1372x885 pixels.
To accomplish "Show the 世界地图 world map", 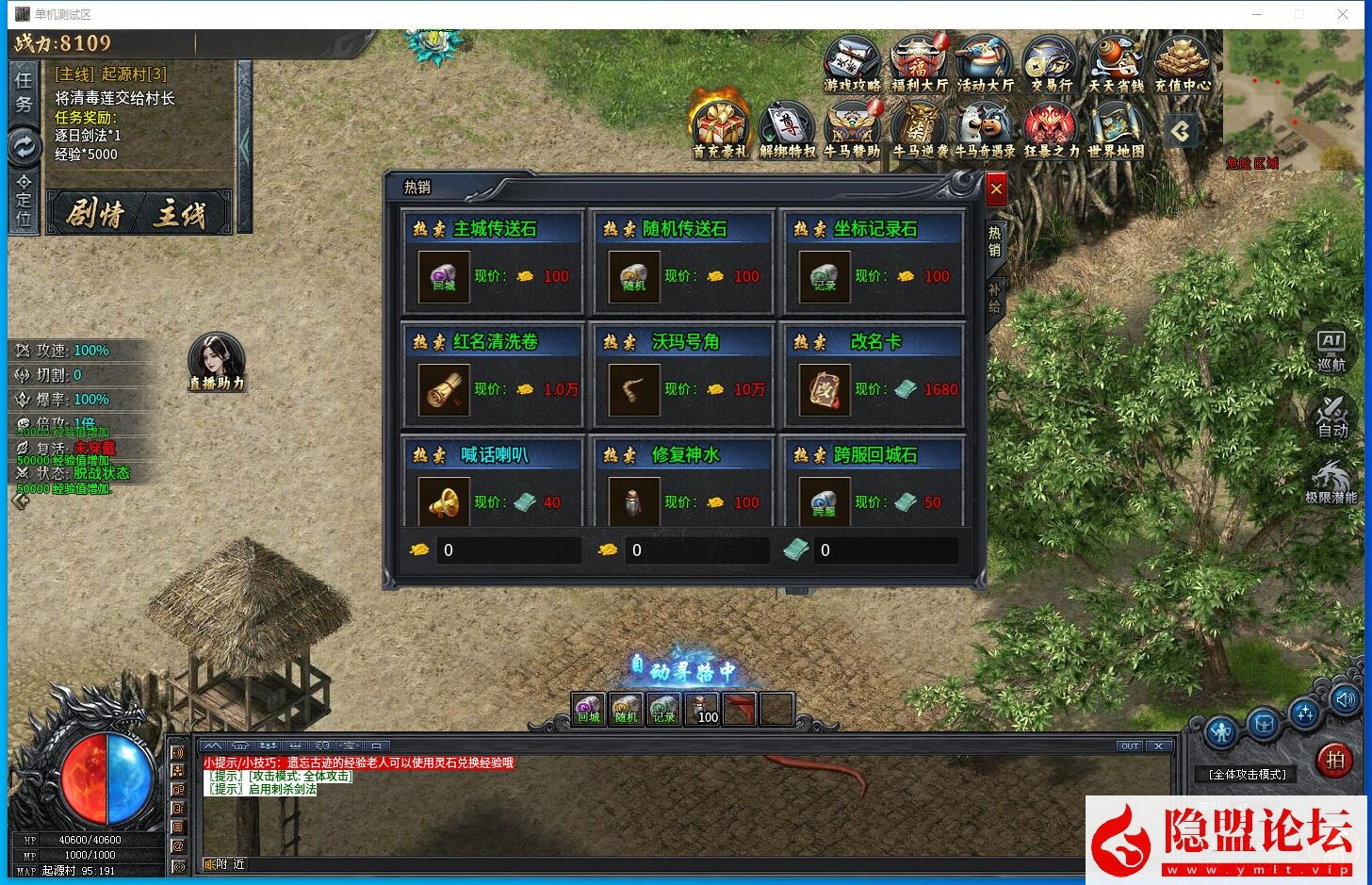I will coord(1116,129).
